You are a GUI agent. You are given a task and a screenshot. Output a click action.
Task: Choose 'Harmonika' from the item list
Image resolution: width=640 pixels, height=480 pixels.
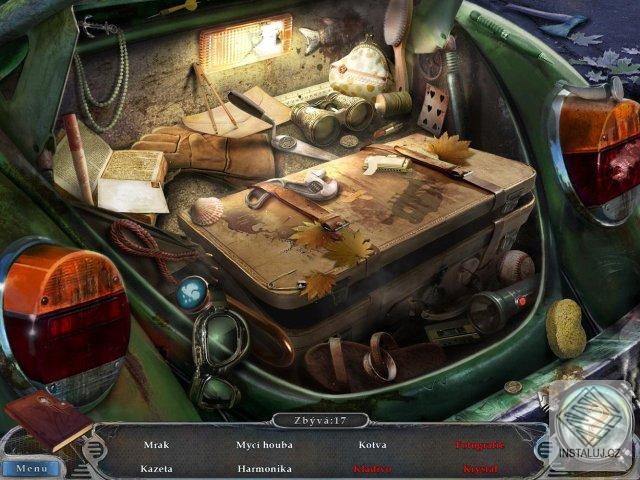click(264, 467)
